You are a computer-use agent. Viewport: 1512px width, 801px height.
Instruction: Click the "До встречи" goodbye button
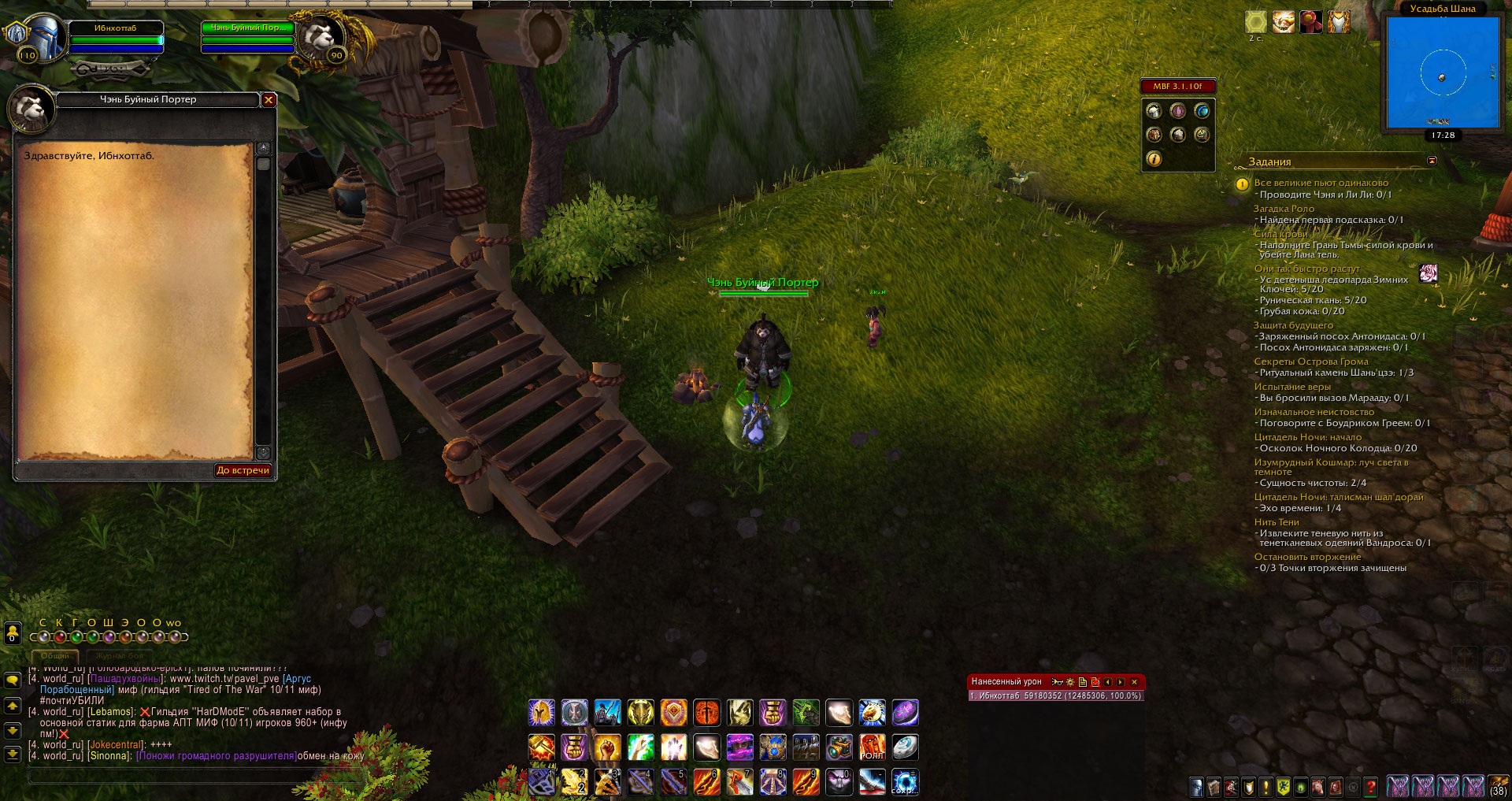tap(243, 470)
